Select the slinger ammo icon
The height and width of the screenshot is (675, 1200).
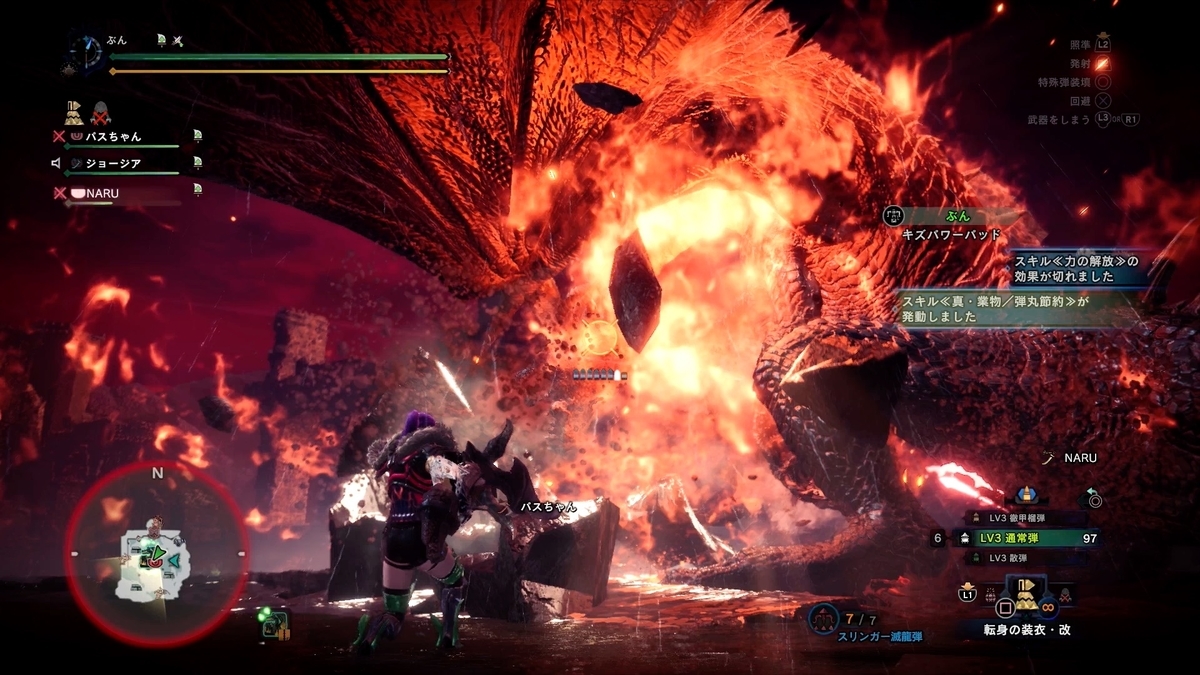823,618
